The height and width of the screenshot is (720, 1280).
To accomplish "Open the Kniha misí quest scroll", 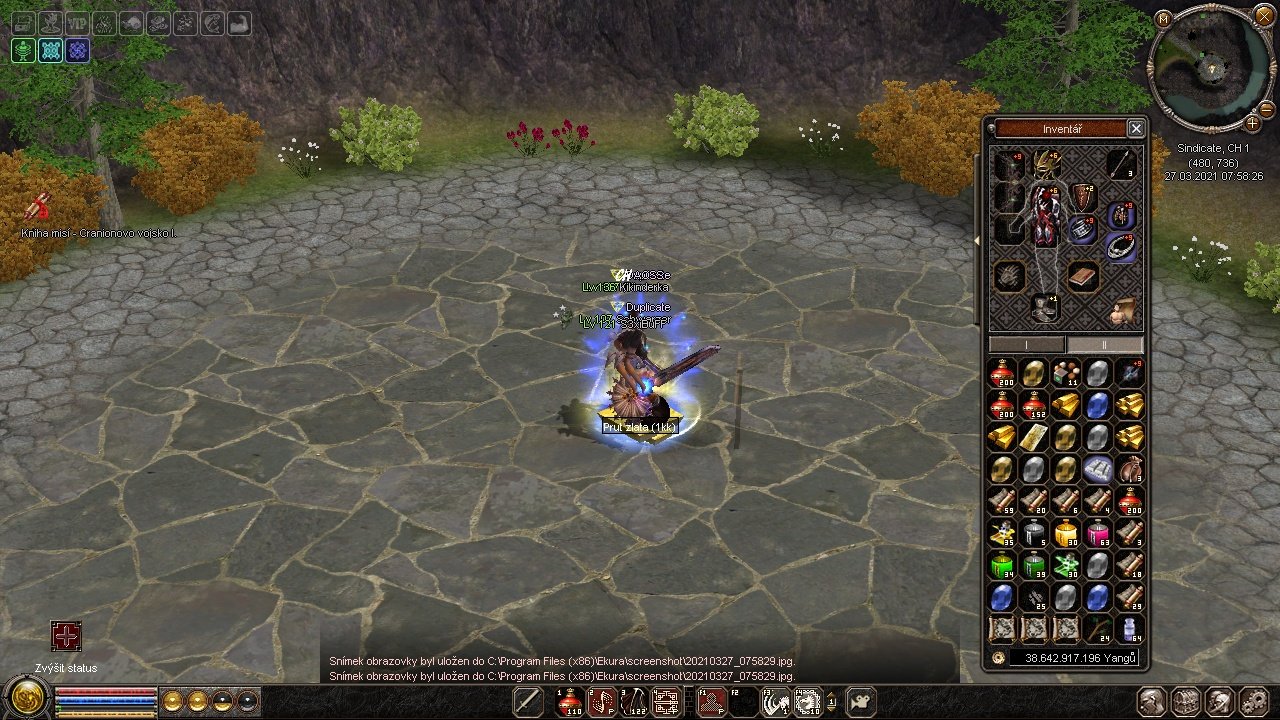I will coord(40,208).
